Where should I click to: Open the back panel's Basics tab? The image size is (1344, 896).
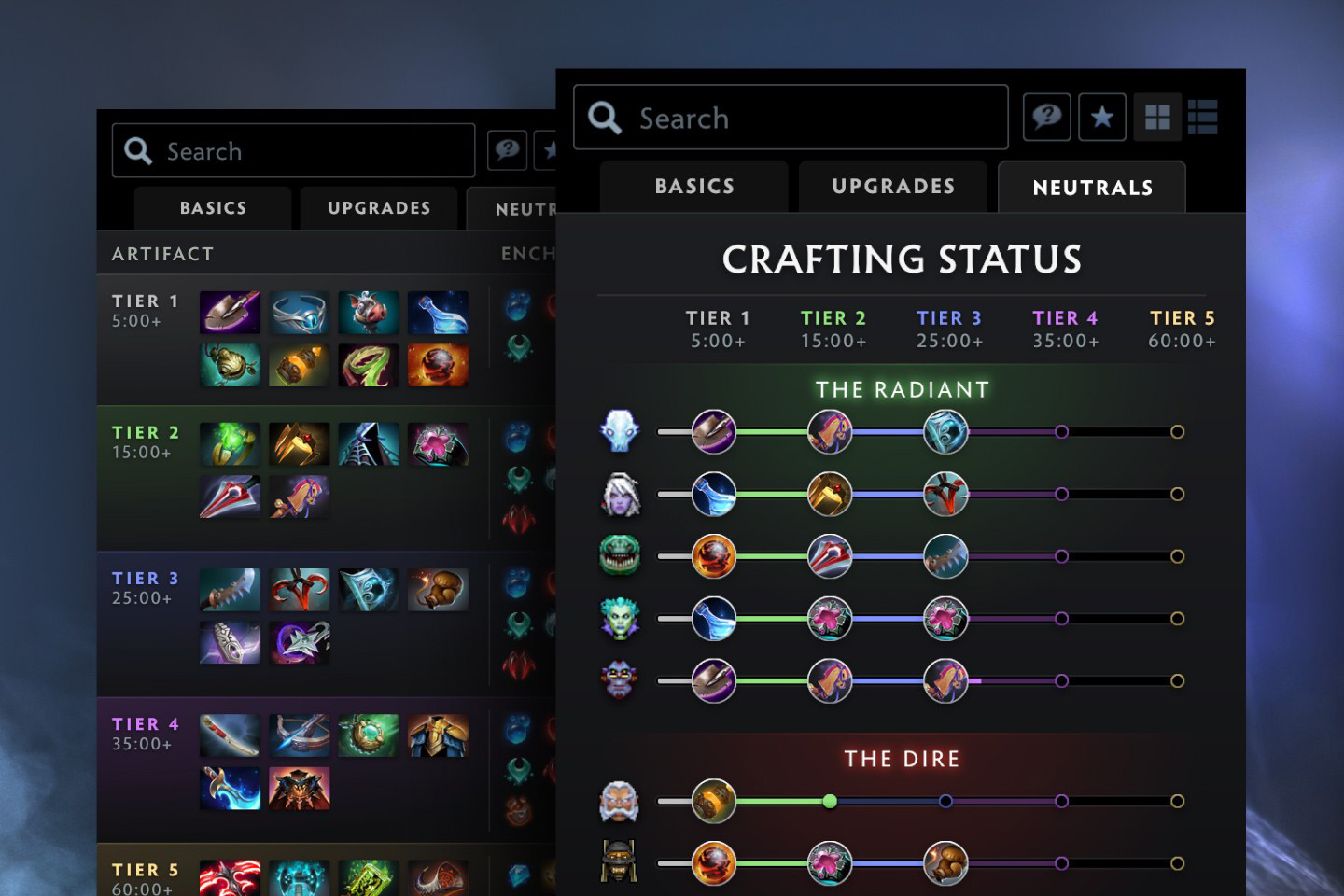click(213, 208)
